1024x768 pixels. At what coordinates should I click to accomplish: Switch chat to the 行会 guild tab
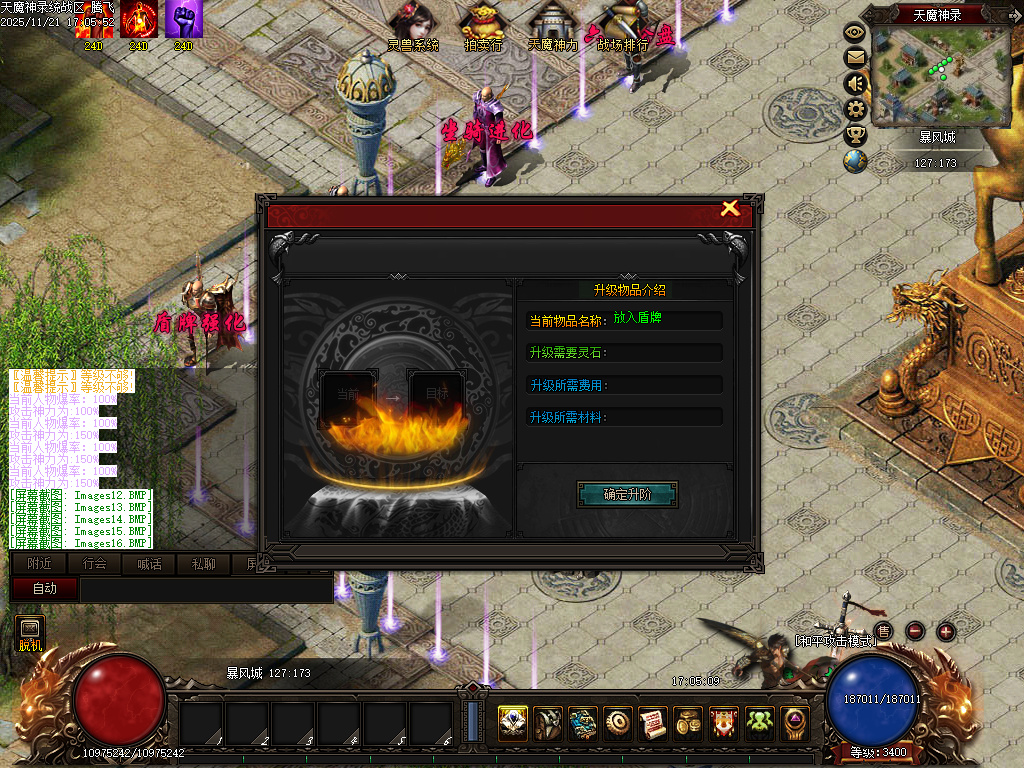tap(94, 564)
